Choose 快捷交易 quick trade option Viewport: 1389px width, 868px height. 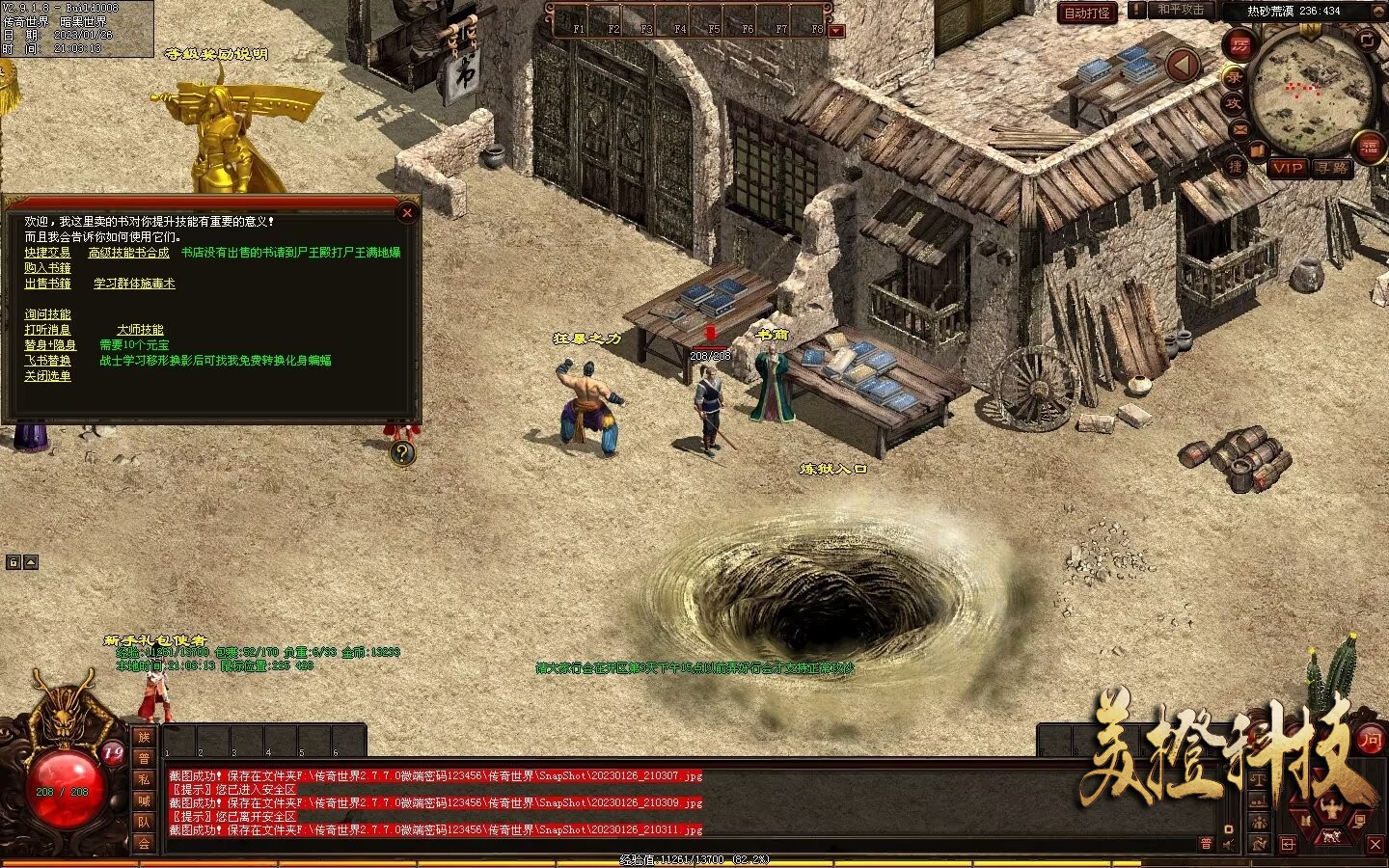click(47, 253)
